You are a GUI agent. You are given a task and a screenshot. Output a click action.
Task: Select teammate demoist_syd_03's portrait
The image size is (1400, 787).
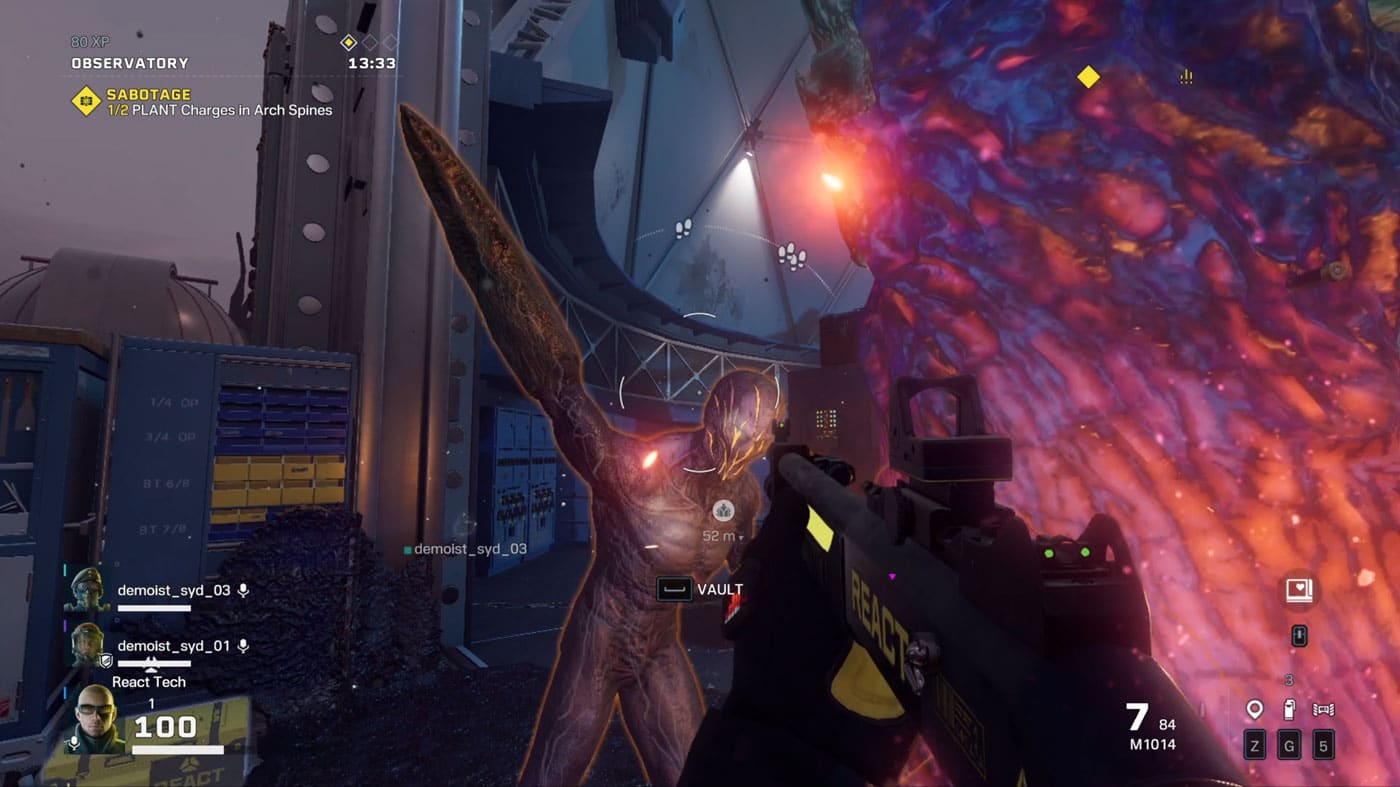click(x=86, y=591)
